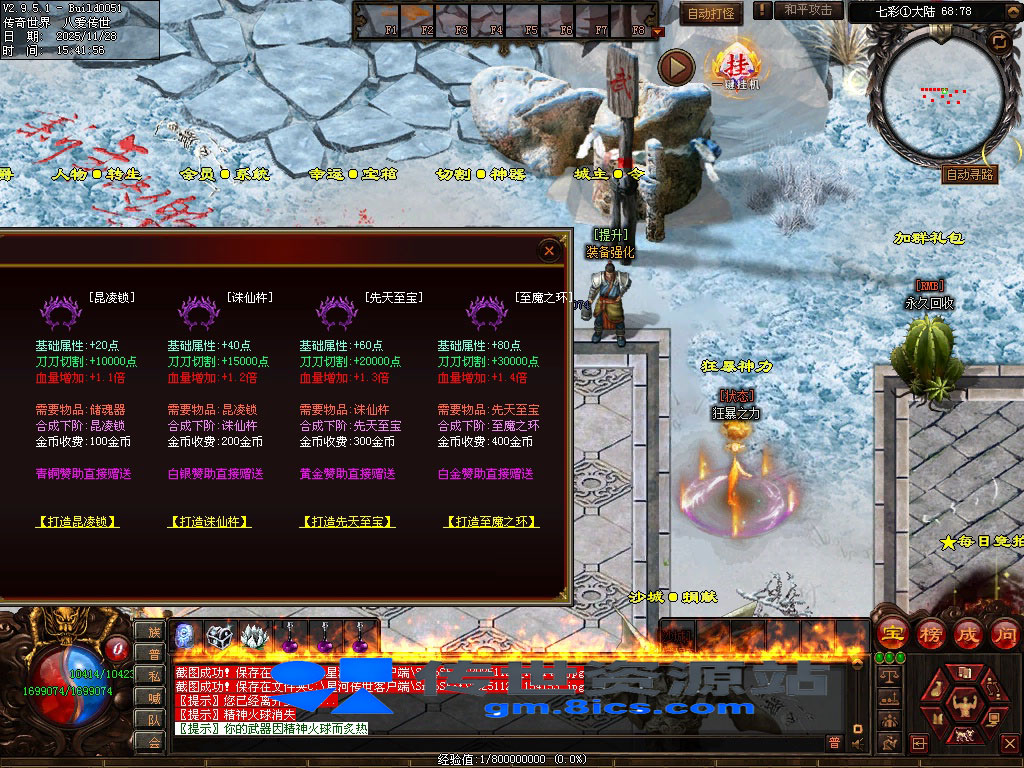This screenshot has height=768, width=1024.
Task: Select the 族 chat channel tab
Action: tap(153, 632)
